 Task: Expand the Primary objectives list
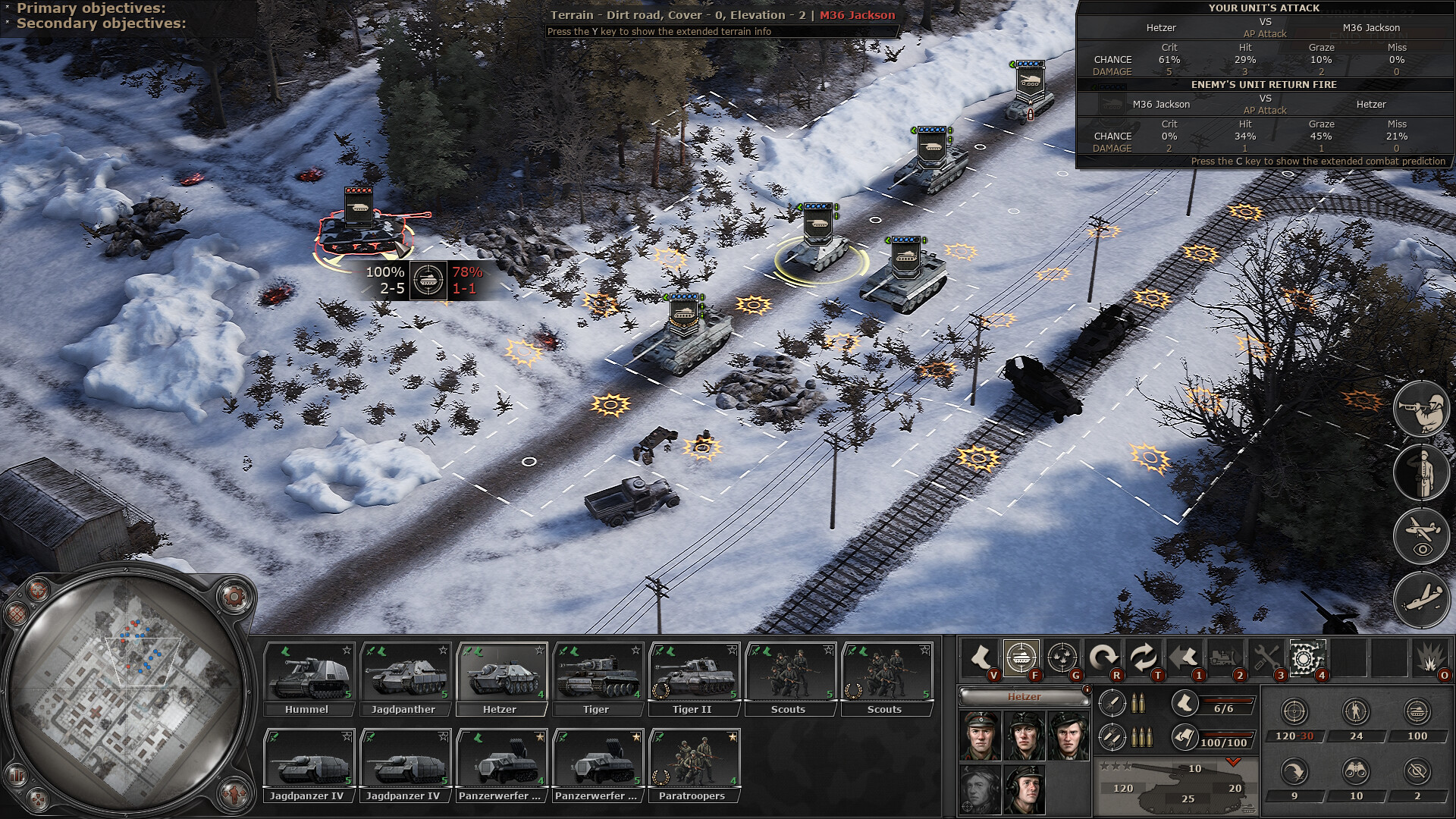[x=91, y=9]
